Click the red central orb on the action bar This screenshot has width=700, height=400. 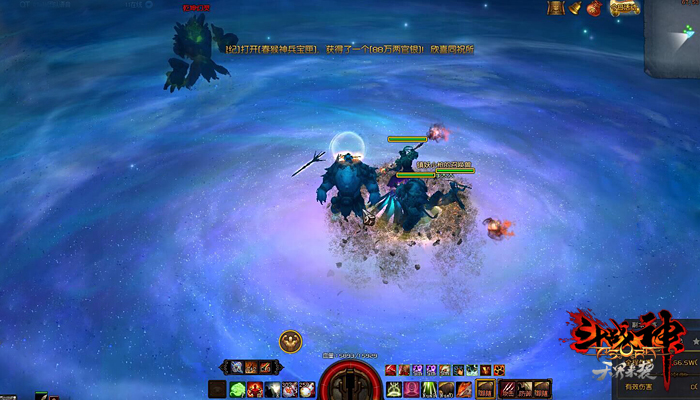(349, 383)
